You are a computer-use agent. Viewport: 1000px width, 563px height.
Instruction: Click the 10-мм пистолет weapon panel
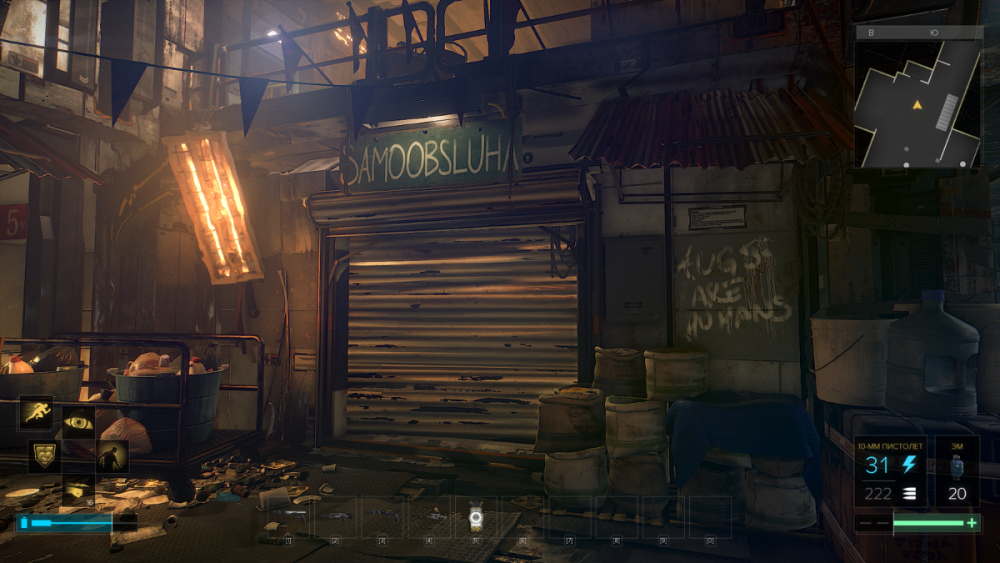click(890, 472)
